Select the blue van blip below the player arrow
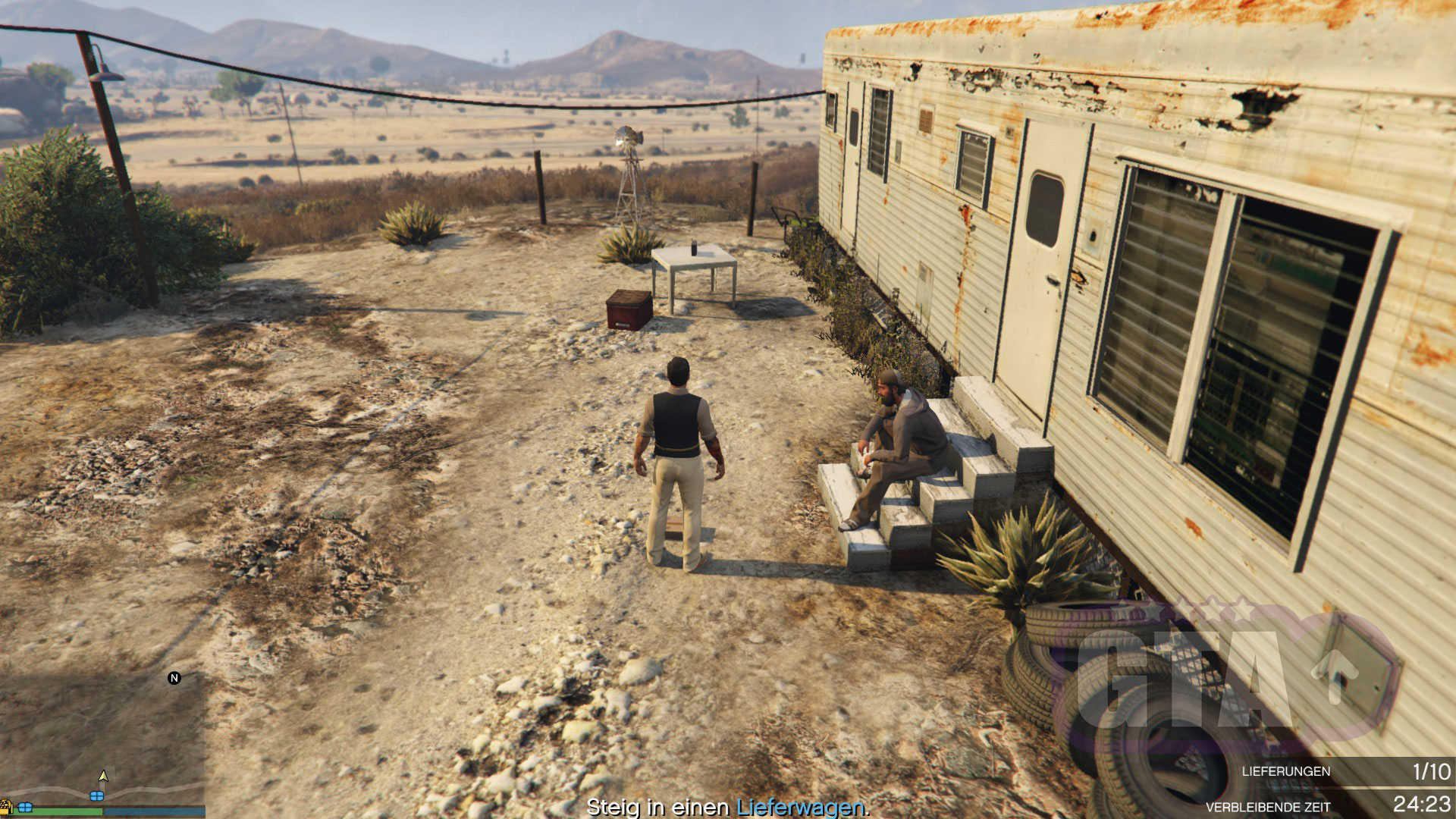 tap(96, 795)
